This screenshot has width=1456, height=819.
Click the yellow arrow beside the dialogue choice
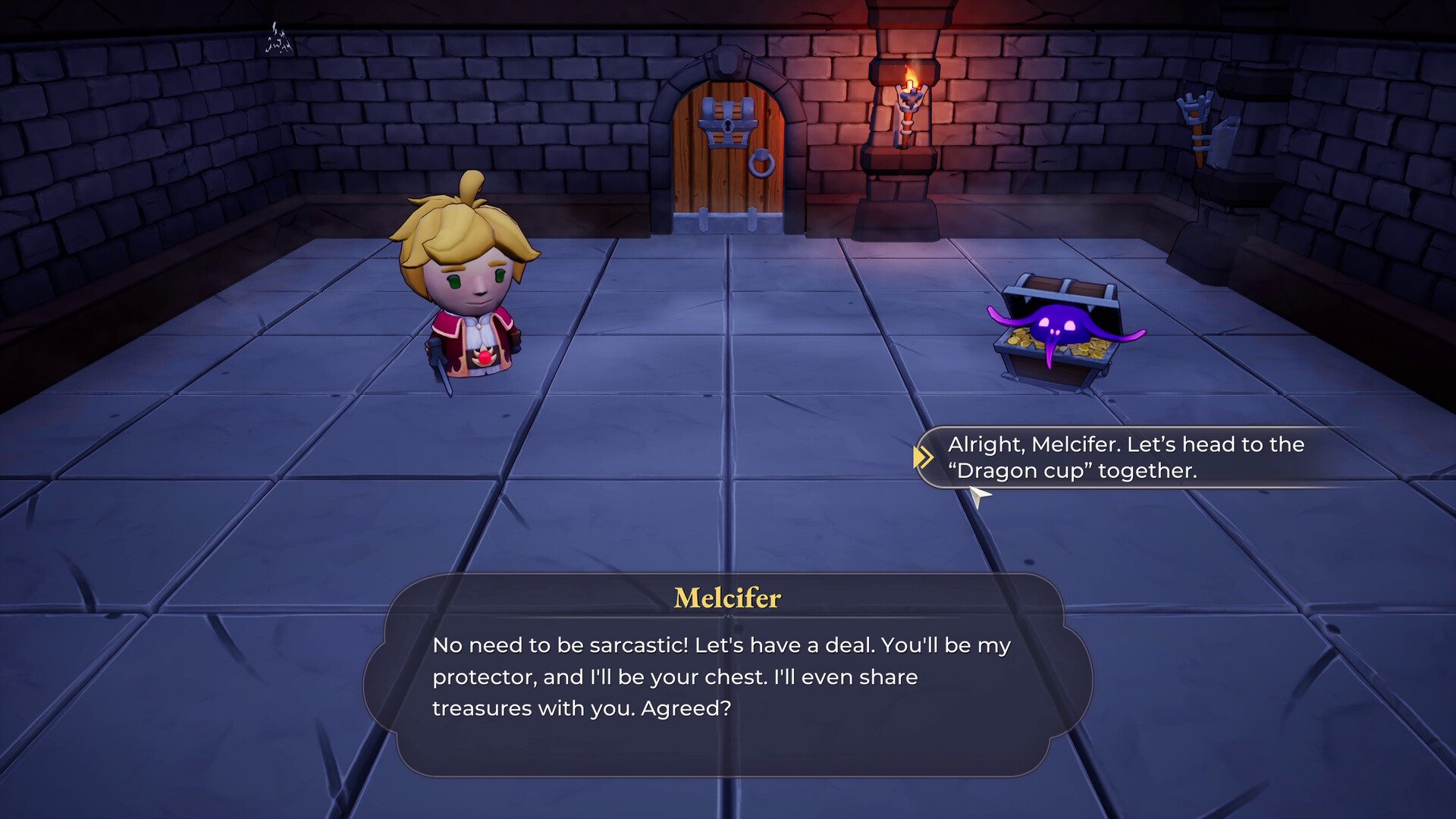click(x=924, y=457)
